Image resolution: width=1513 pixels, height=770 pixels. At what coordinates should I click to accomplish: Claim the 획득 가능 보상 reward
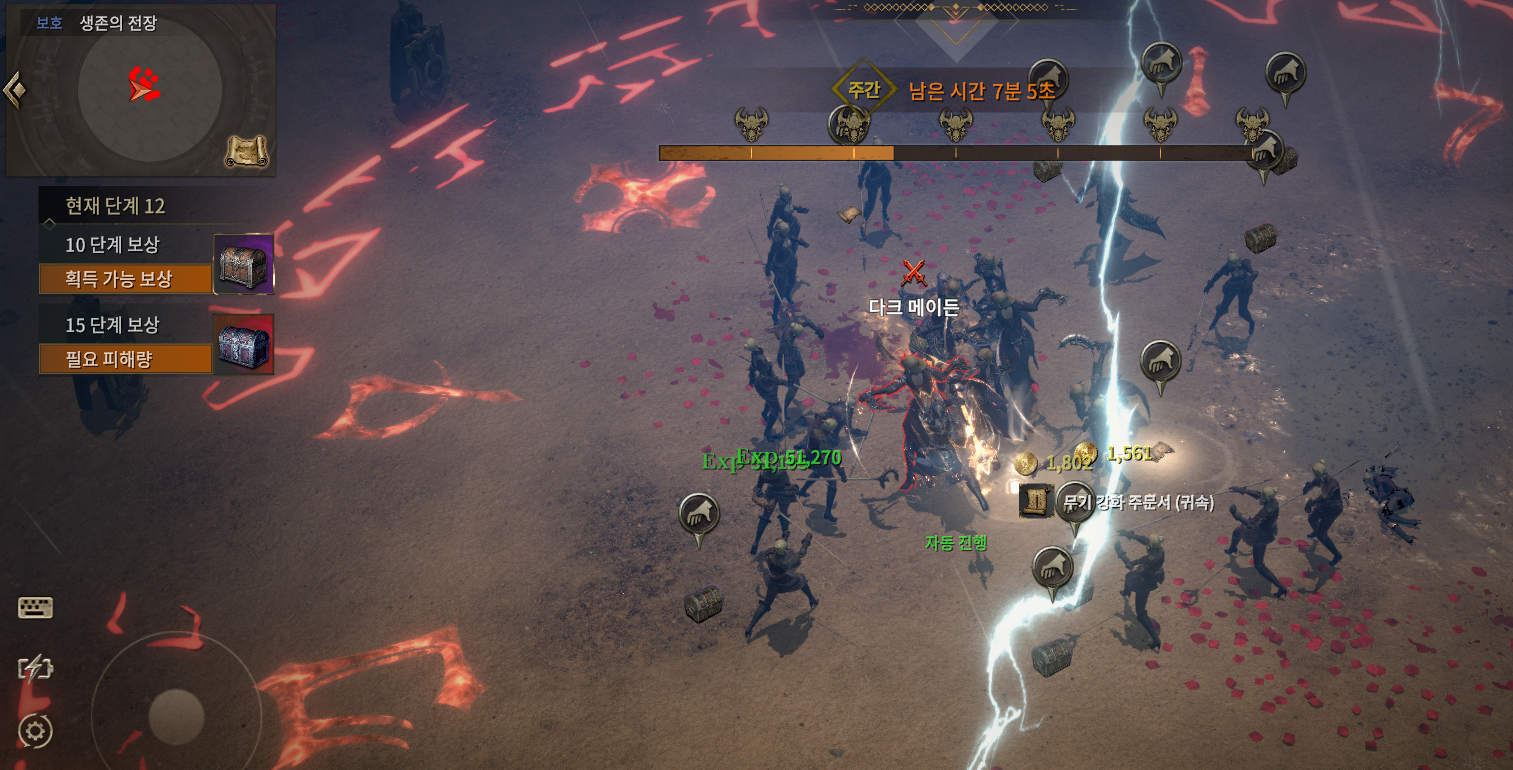[125, 279]
